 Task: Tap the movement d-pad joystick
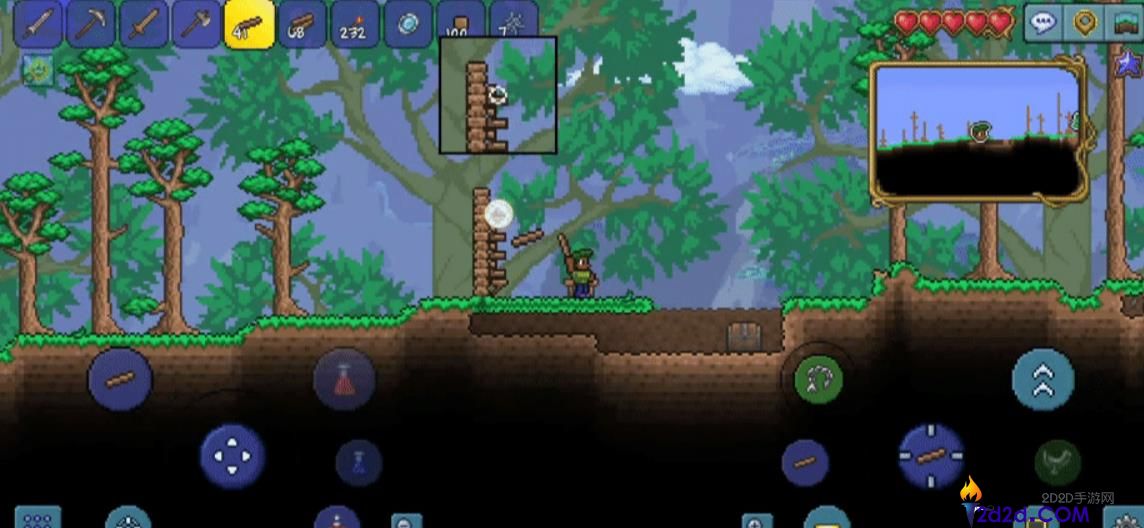pos(232,456)
